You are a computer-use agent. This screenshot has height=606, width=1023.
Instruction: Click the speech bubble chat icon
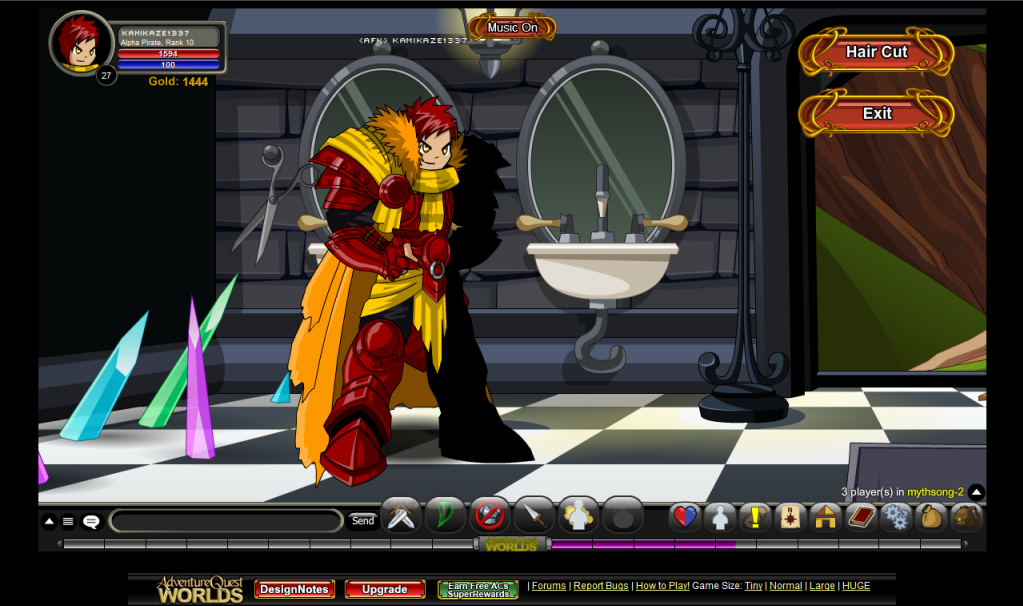[x=91, y=521]
